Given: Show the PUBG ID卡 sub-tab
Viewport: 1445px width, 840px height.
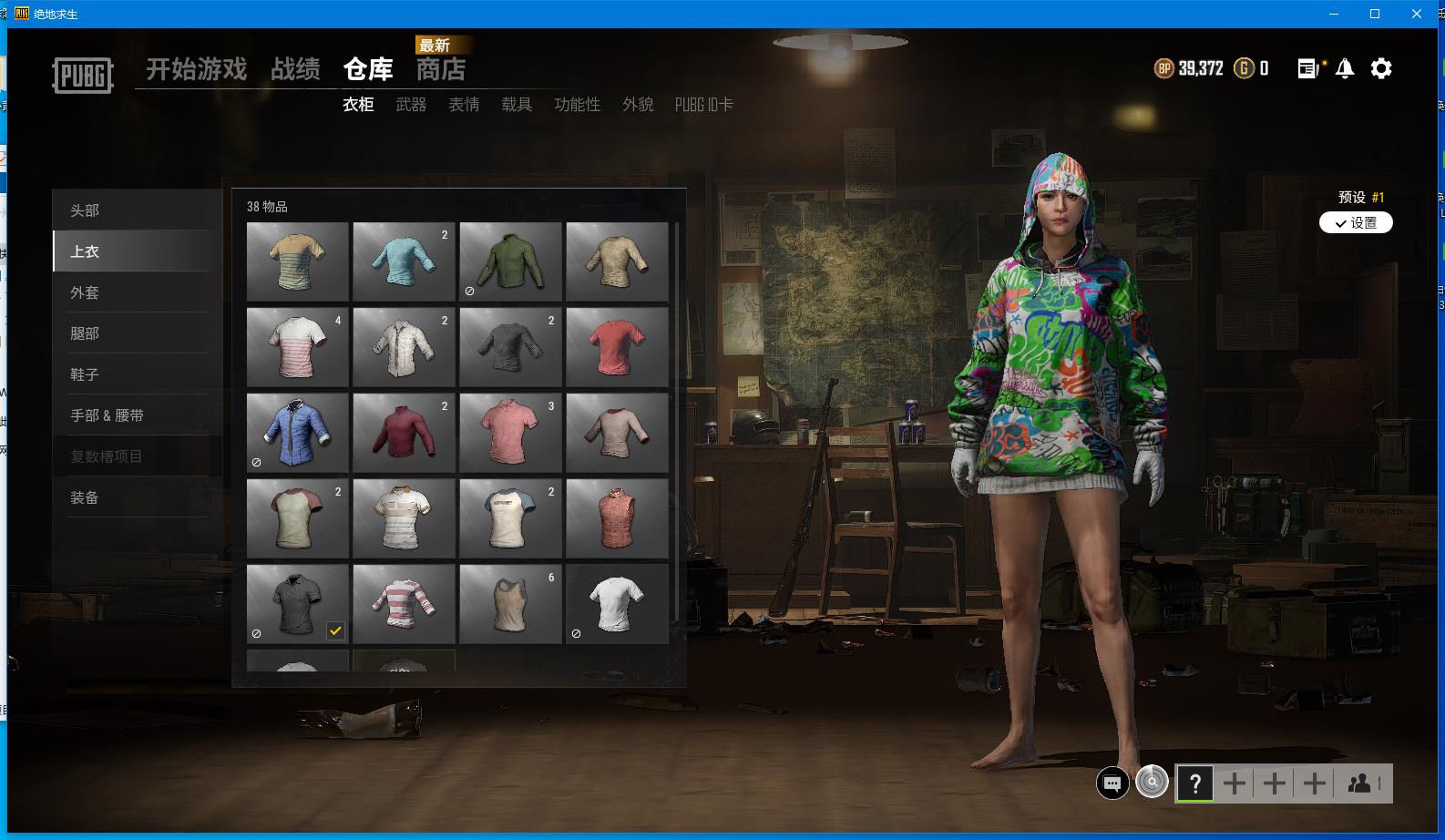Looking at the screenshot, I should point(703,105).
